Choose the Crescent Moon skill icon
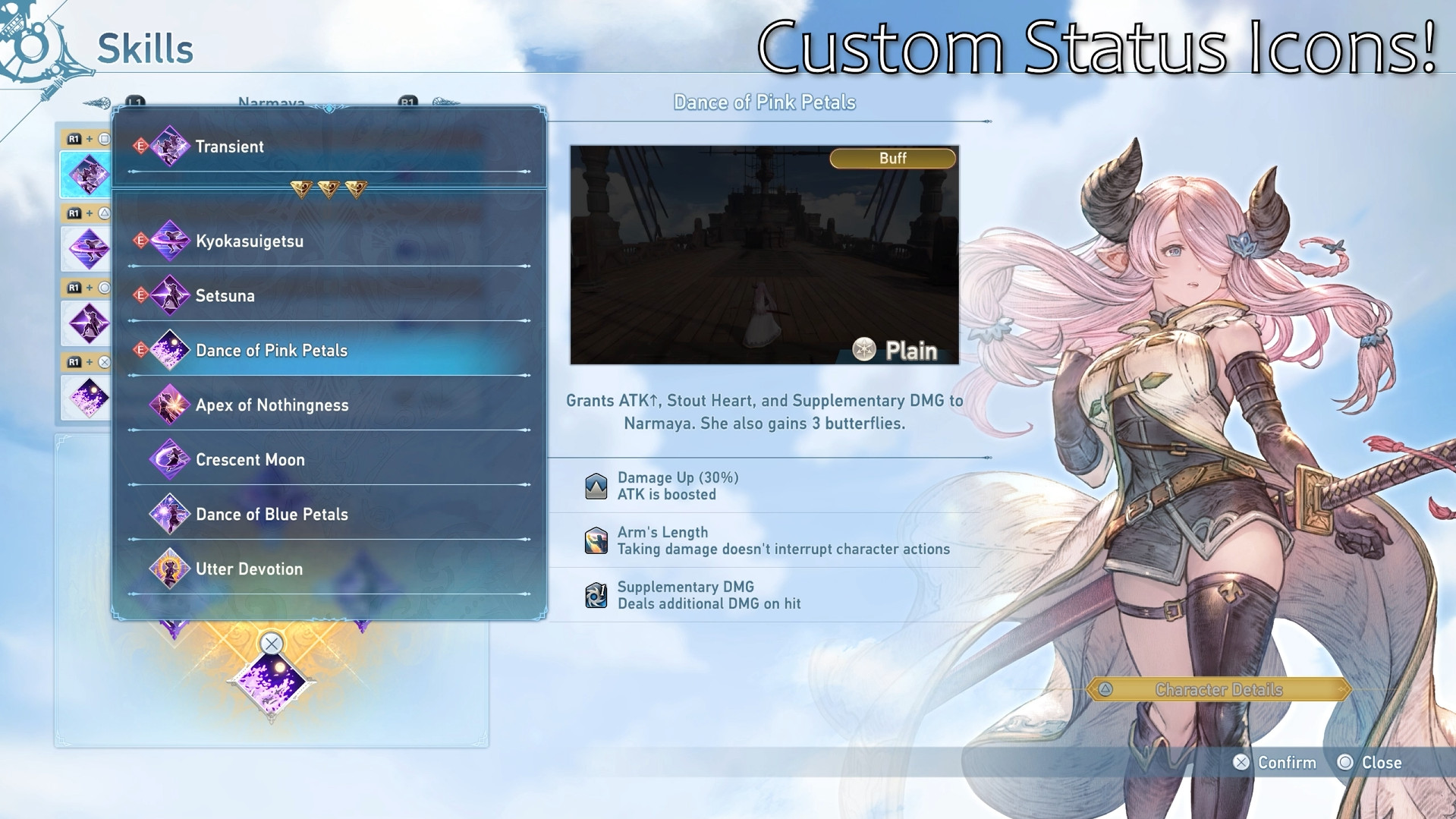 171,459
